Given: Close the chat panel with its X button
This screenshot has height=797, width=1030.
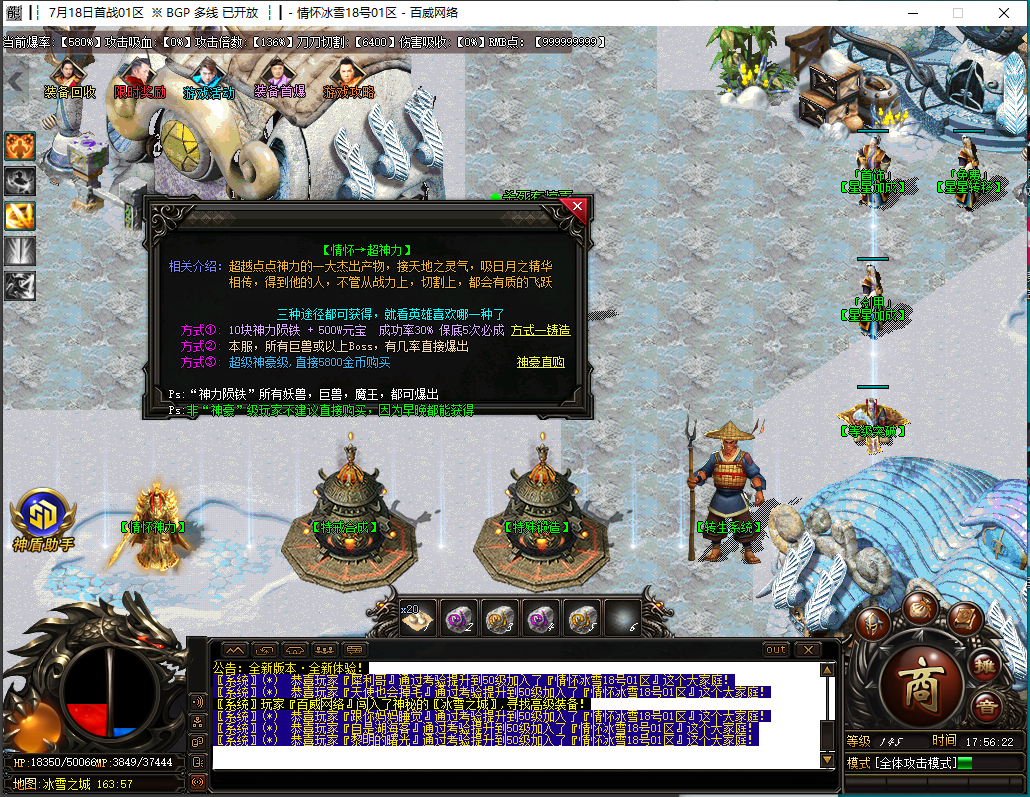Looking at the screenshot, I should point(807,649).
